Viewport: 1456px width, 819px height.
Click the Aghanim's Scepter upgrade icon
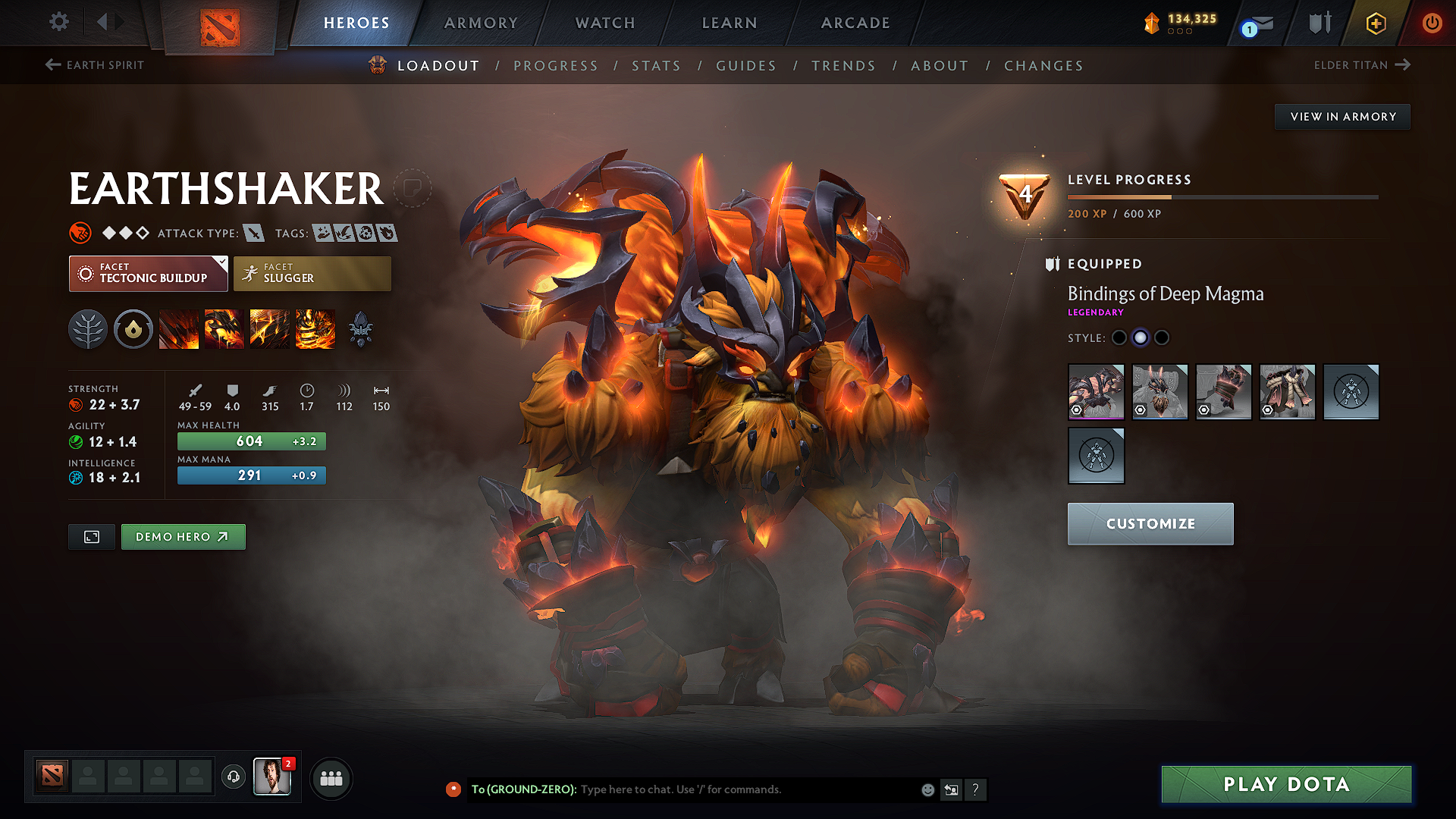(x=362, y=328)
